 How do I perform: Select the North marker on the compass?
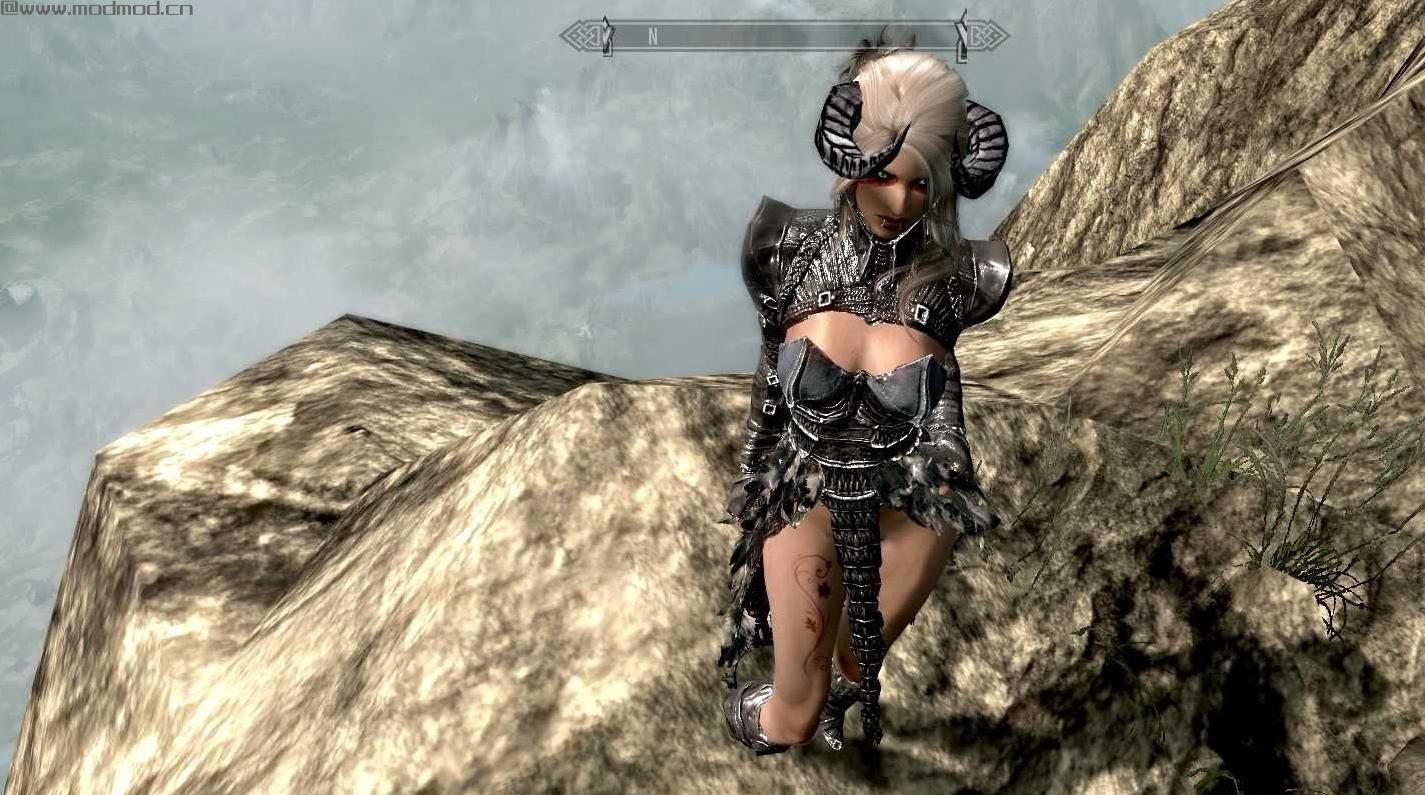pos(652,36)
